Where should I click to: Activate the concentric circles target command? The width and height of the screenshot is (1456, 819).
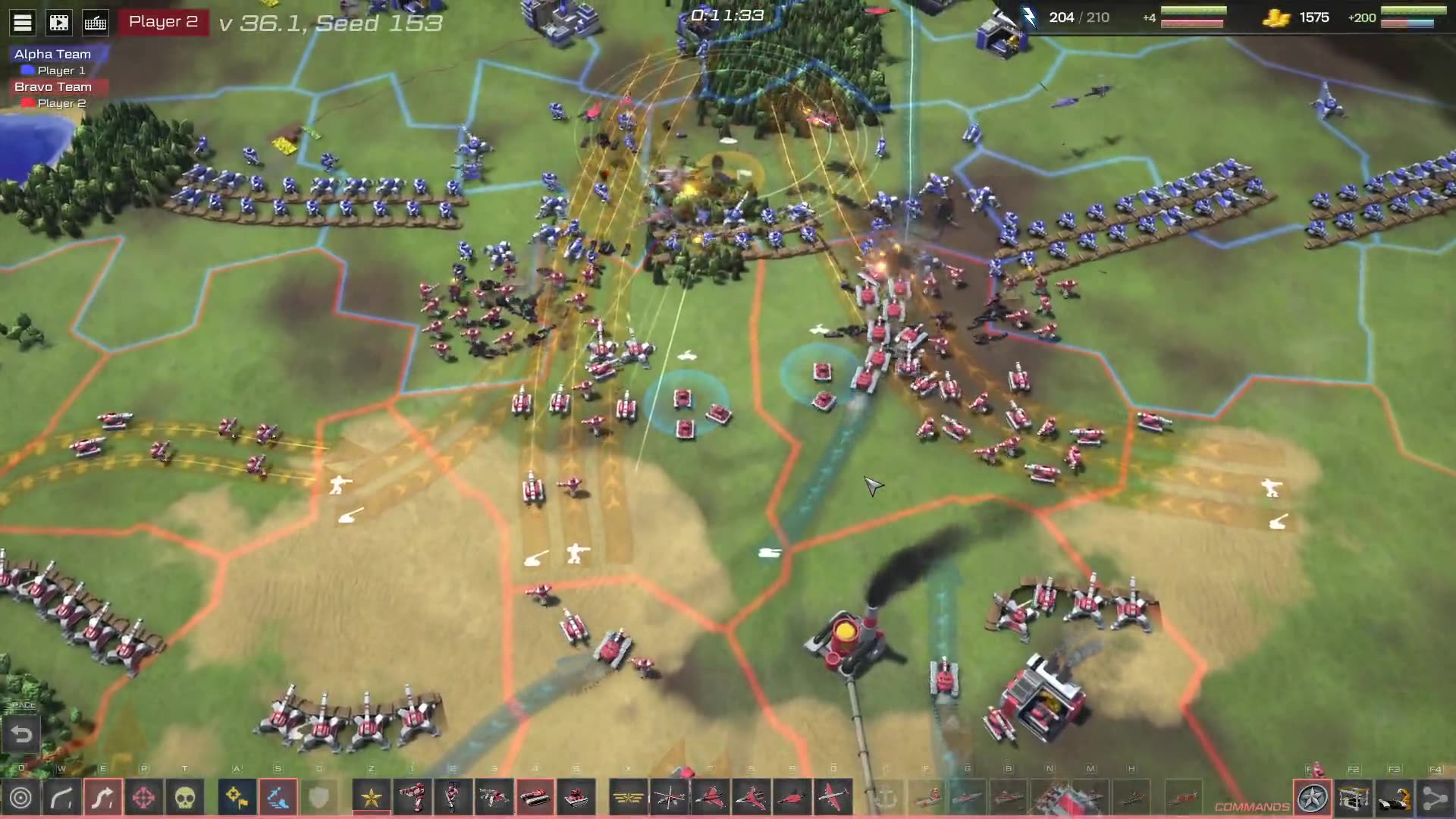tap(21, 798)
